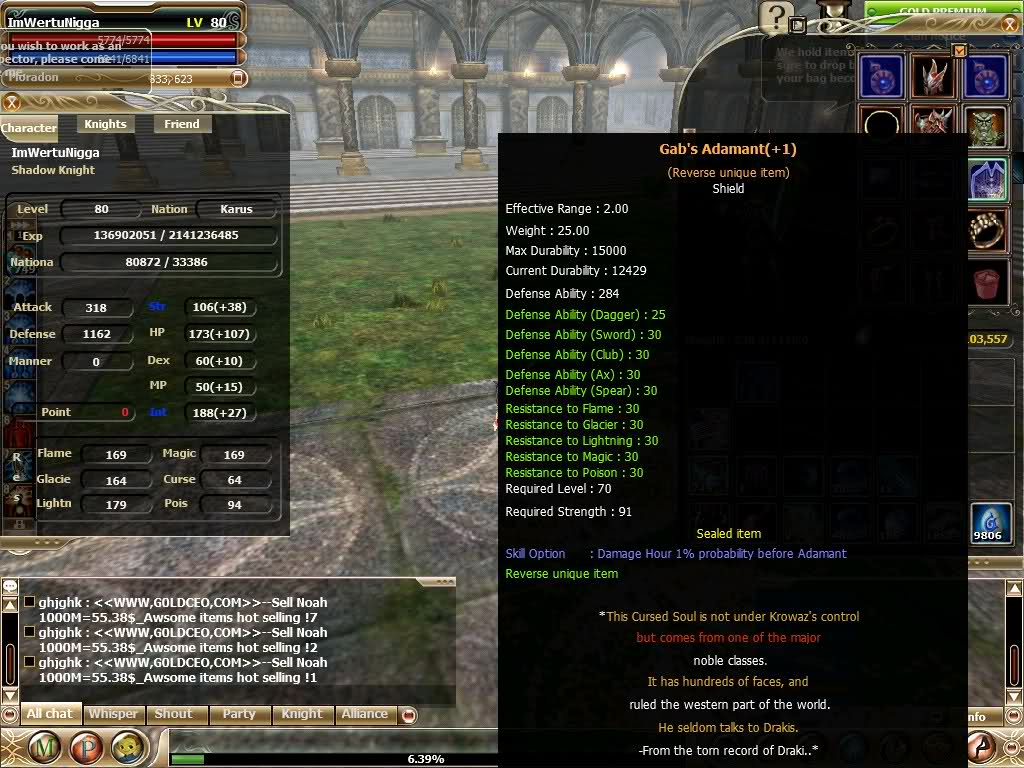Switch to the All chat tab
This screenshot has width=1024, height=768.
coord(50,714)
